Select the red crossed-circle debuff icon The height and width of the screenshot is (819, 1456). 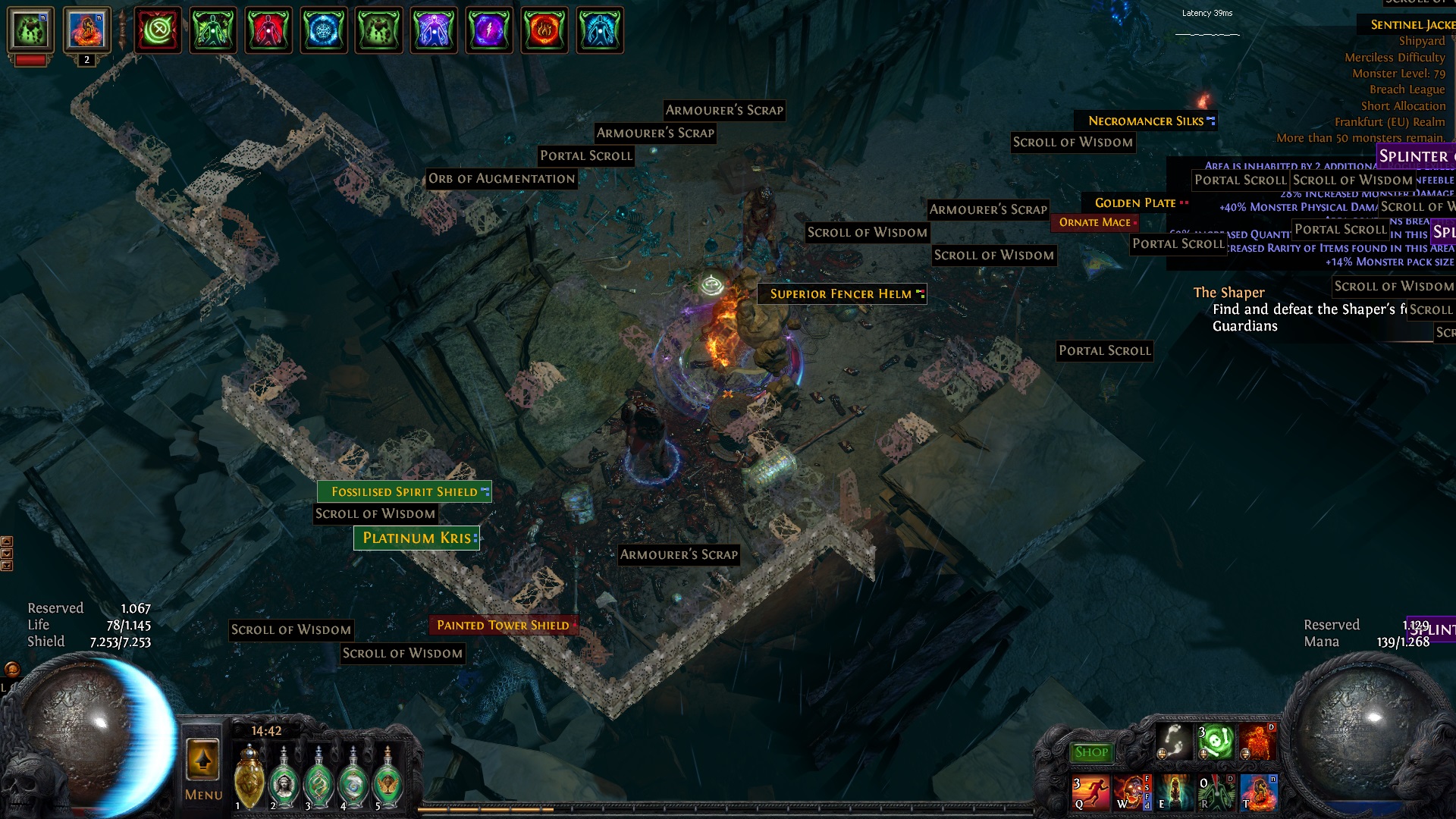tap(158, 30)
